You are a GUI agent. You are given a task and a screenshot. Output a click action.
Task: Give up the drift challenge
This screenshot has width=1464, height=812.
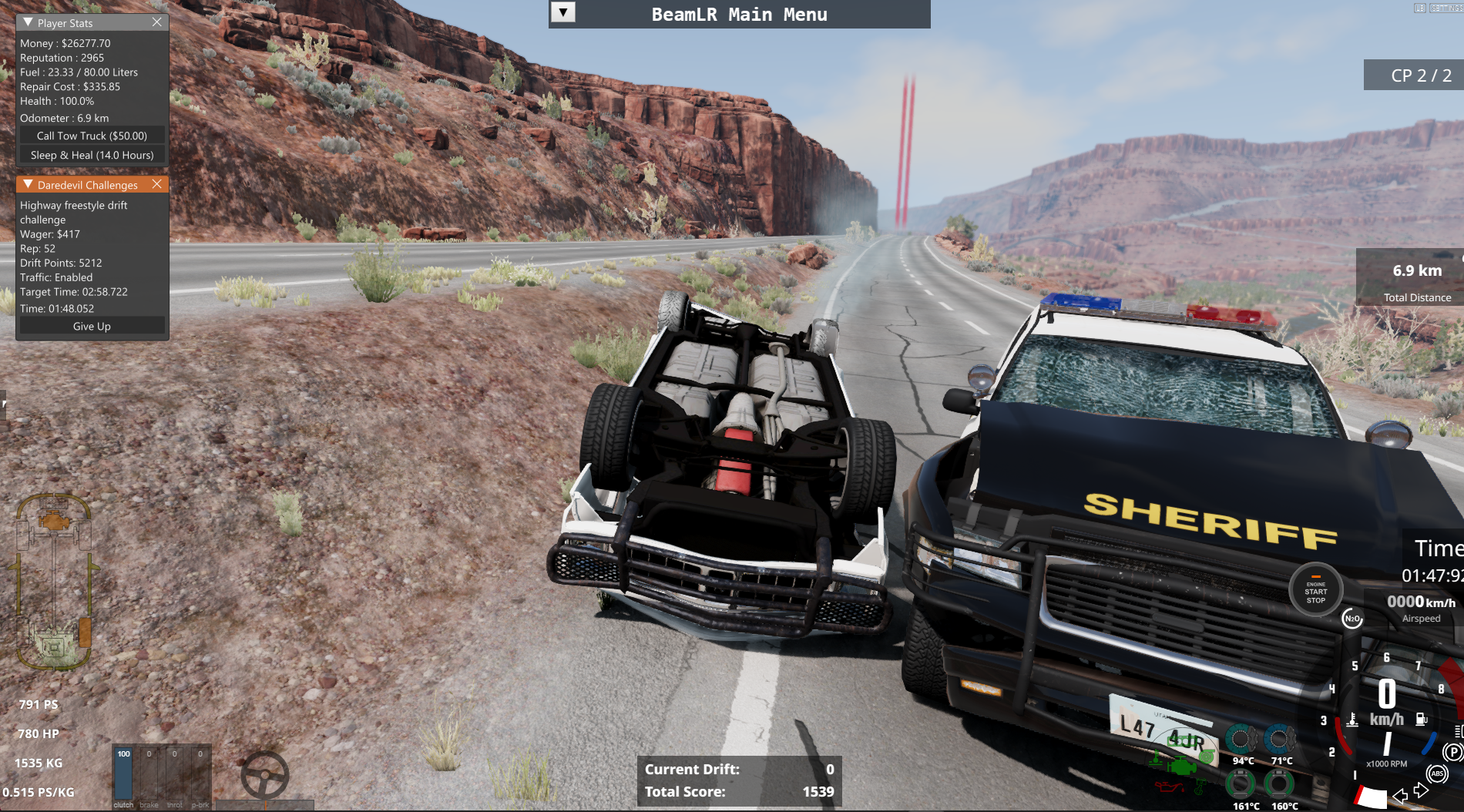(92, 326)
